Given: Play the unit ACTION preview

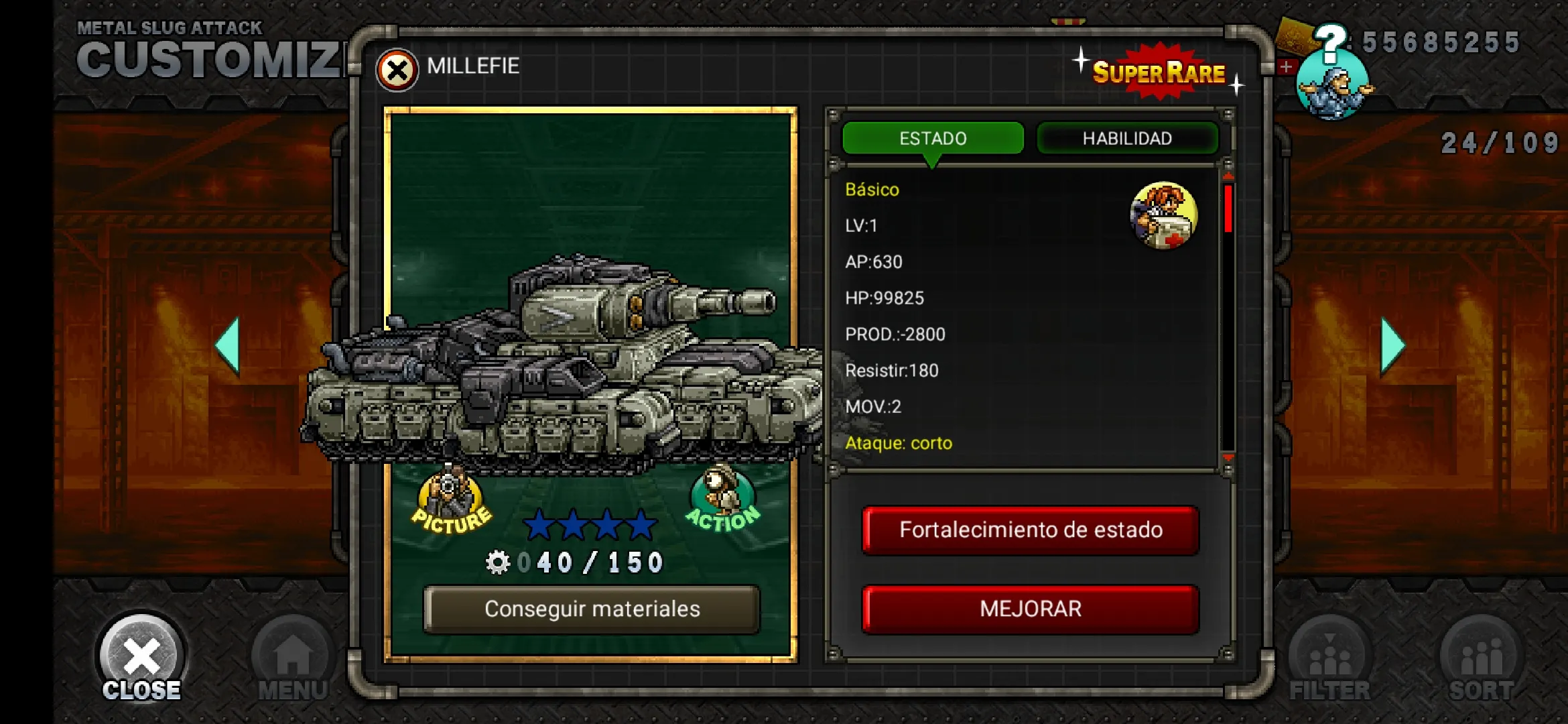Looking at the screenshot, I should click(723, 501).
